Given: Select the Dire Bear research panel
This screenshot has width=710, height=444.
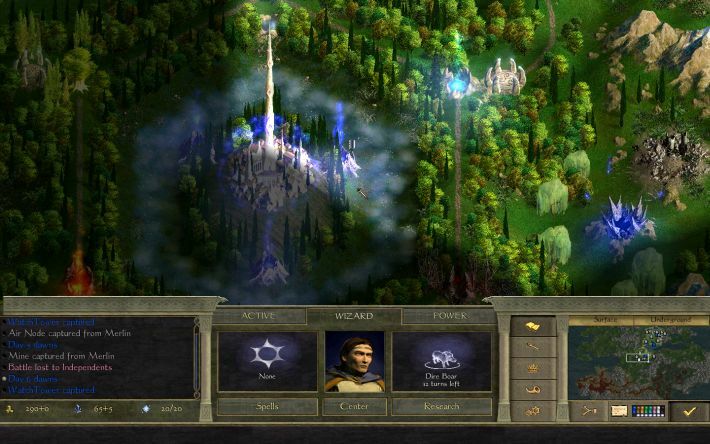Looking at the screenshot, I should tap(441, 361).
